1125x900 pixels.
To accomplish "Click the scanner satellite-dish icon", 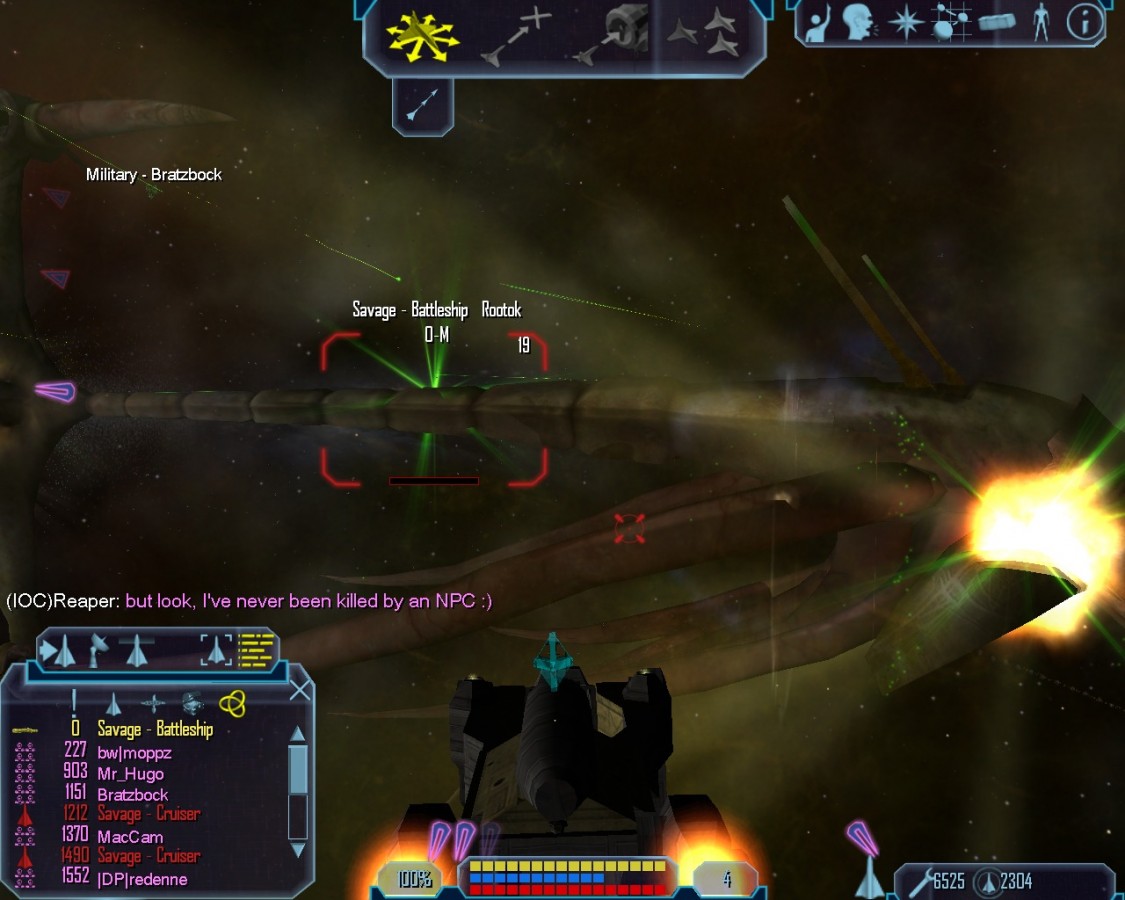I will 99,651.
